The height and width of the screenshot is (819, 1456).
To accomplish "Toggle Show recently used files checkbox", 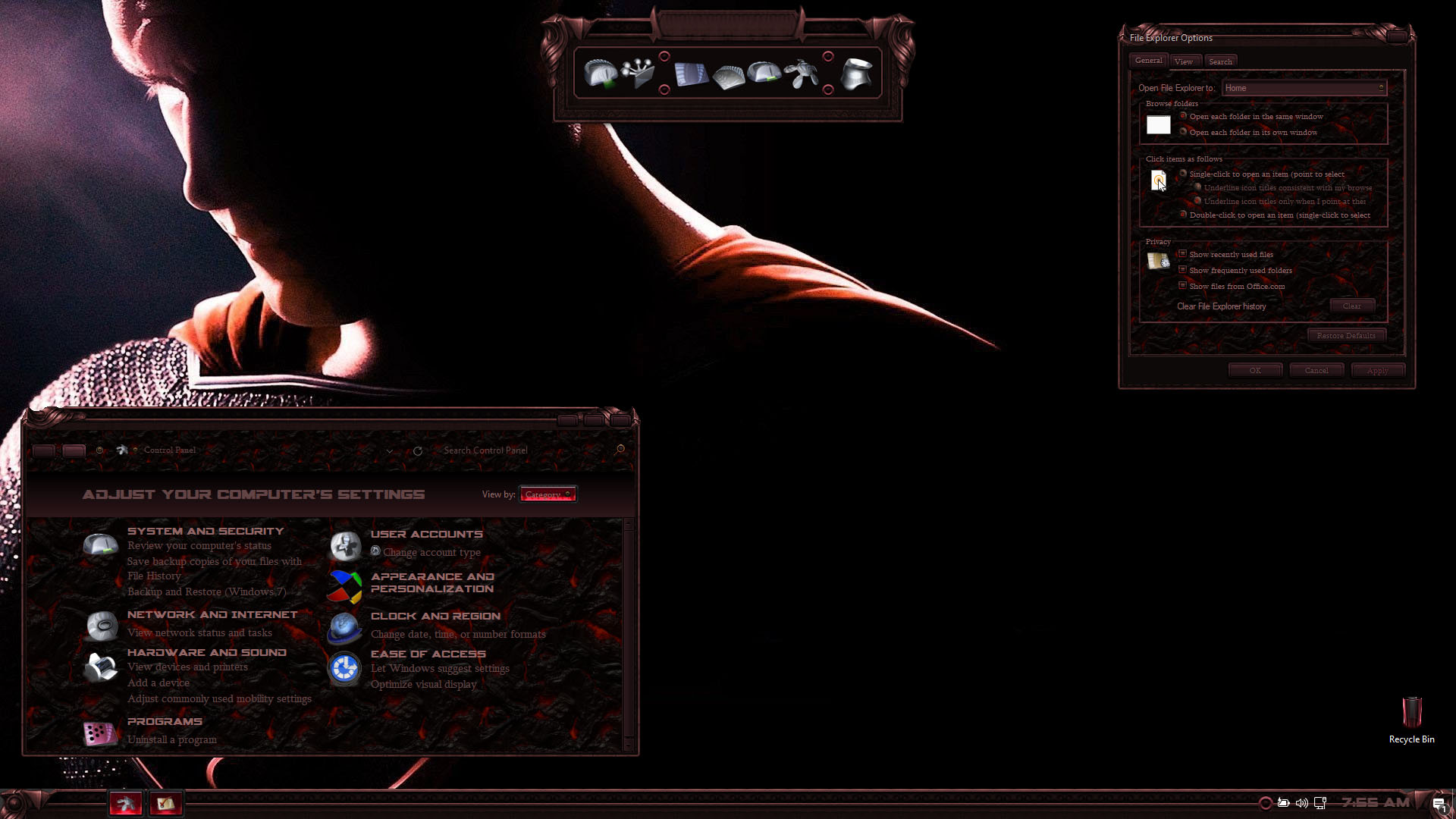I will pyautogui.click(x=1182, y=254).
